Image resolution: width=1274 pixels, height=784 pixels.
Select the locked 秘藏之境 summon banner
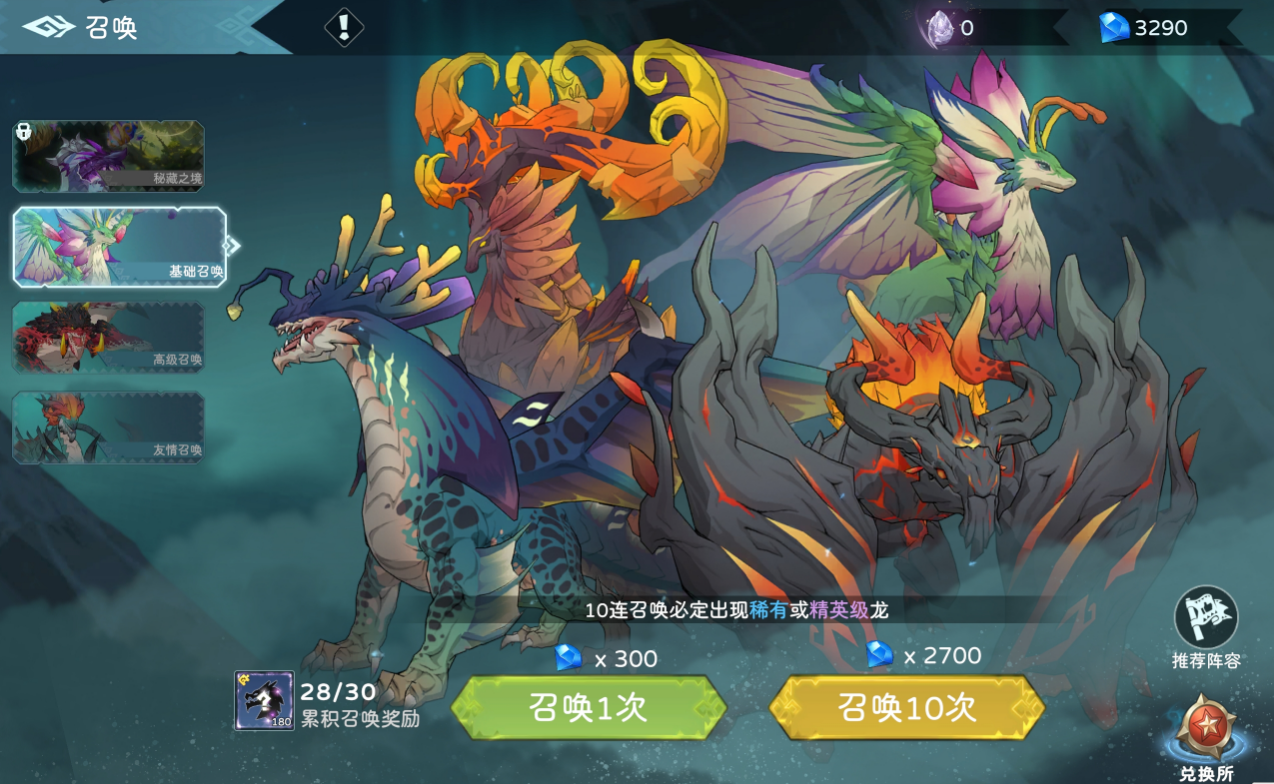click(108, 156)
